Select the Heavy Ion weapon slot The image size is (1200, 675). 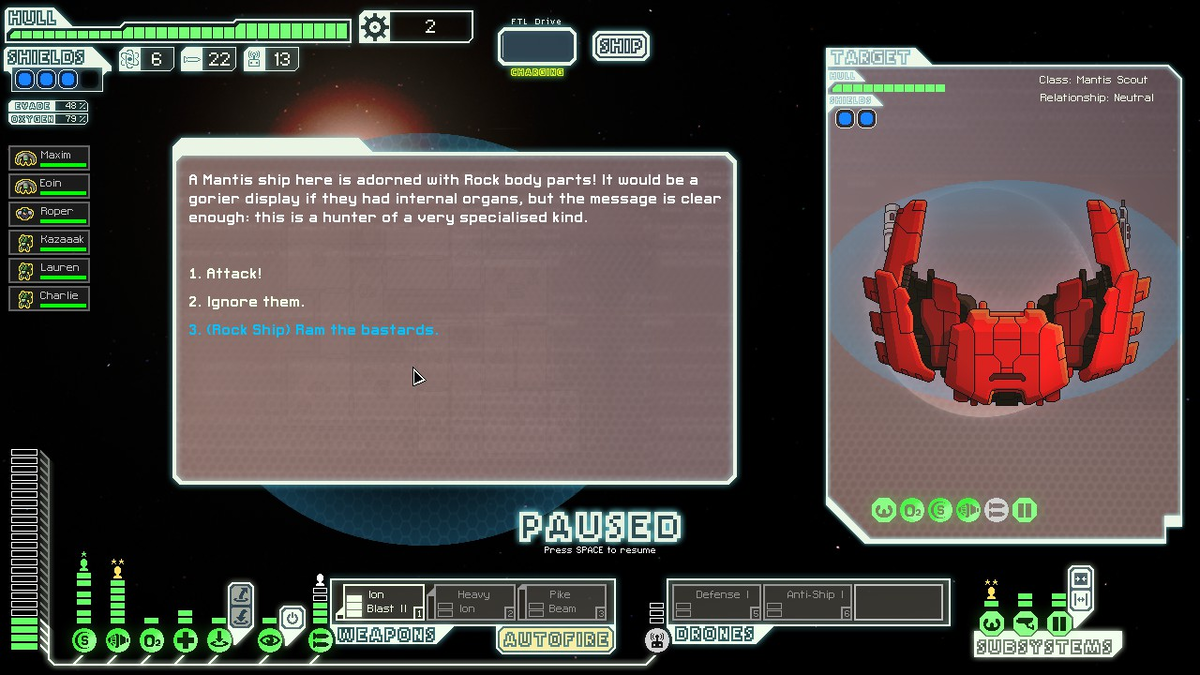coord(473,602)
